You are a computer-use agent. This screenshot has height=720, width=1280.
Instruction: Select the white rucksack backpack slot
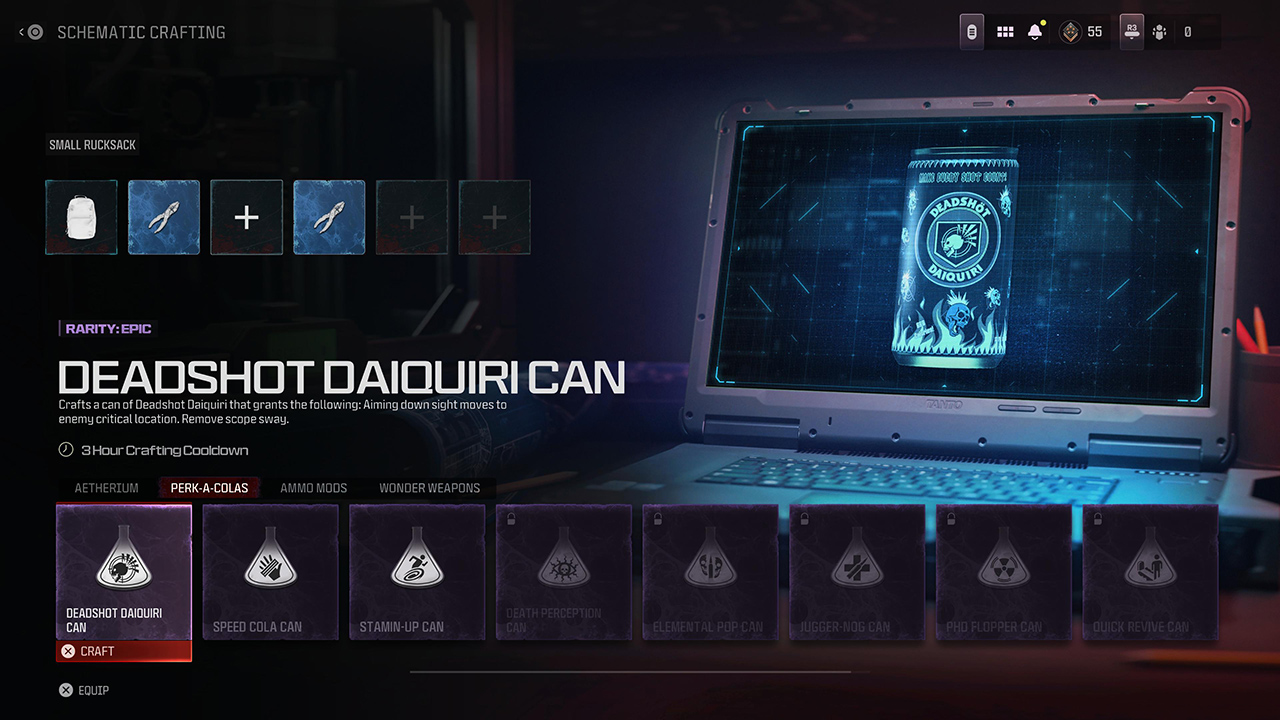pyautogui.click(x=81, y=217)
